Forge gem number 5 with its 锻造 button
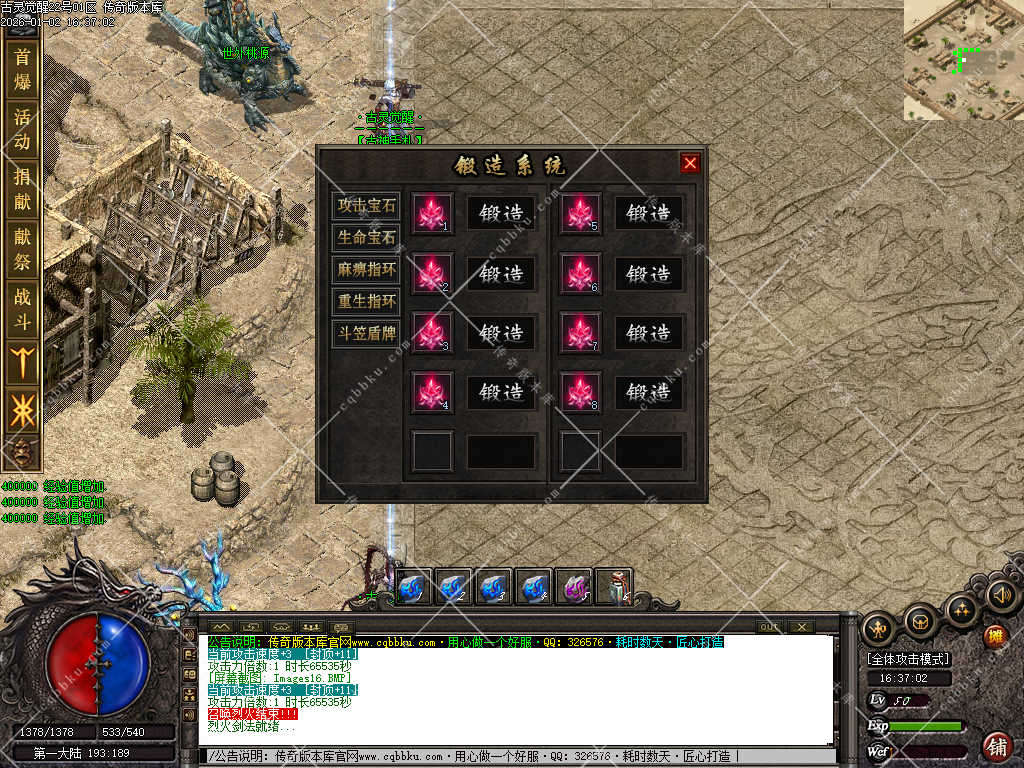The image size is (1024, 768). pos(649,213)
